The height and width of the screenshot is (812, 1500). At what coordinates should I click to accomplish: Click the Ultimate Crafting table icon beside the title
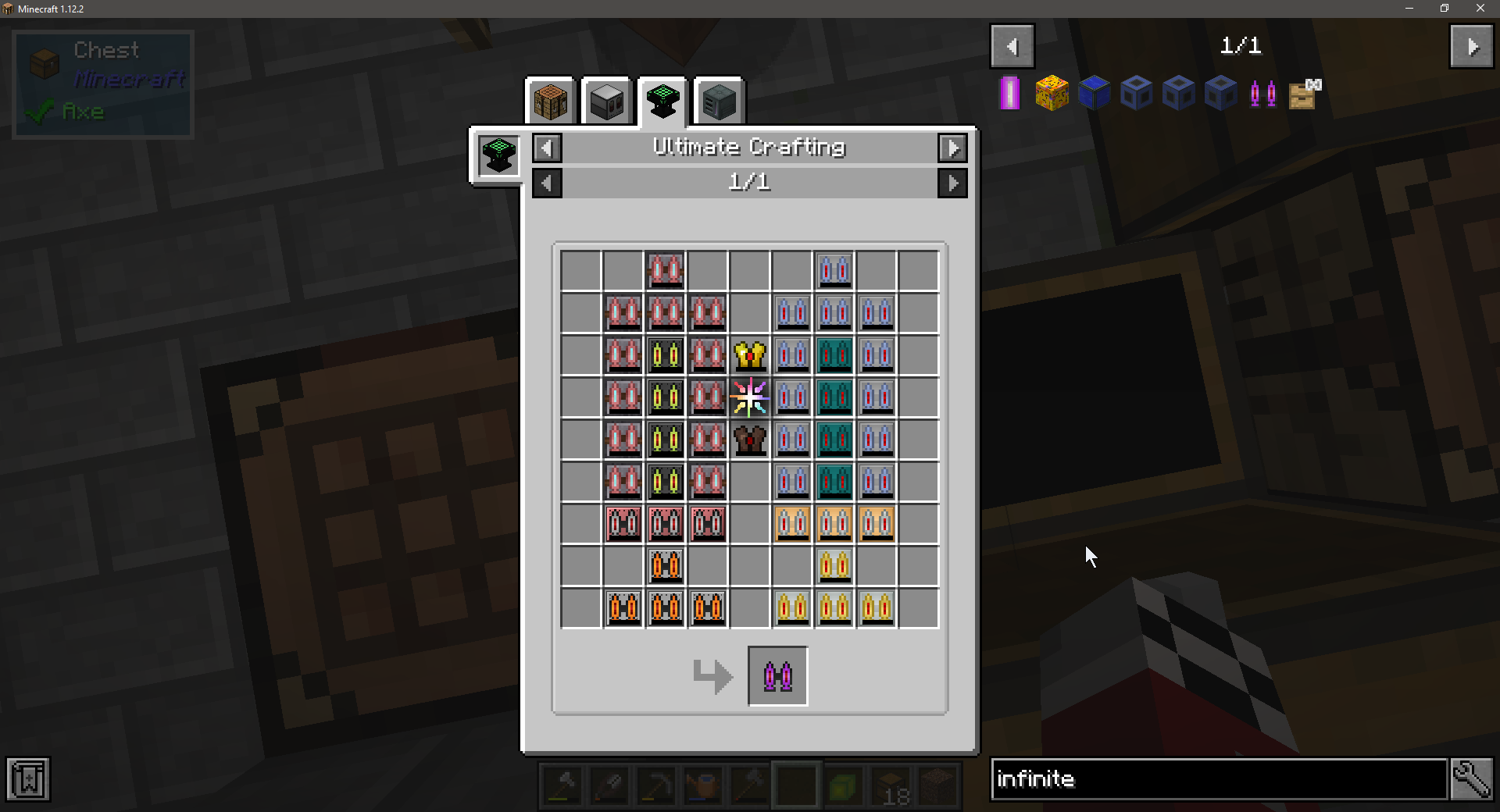pos(498,155)
